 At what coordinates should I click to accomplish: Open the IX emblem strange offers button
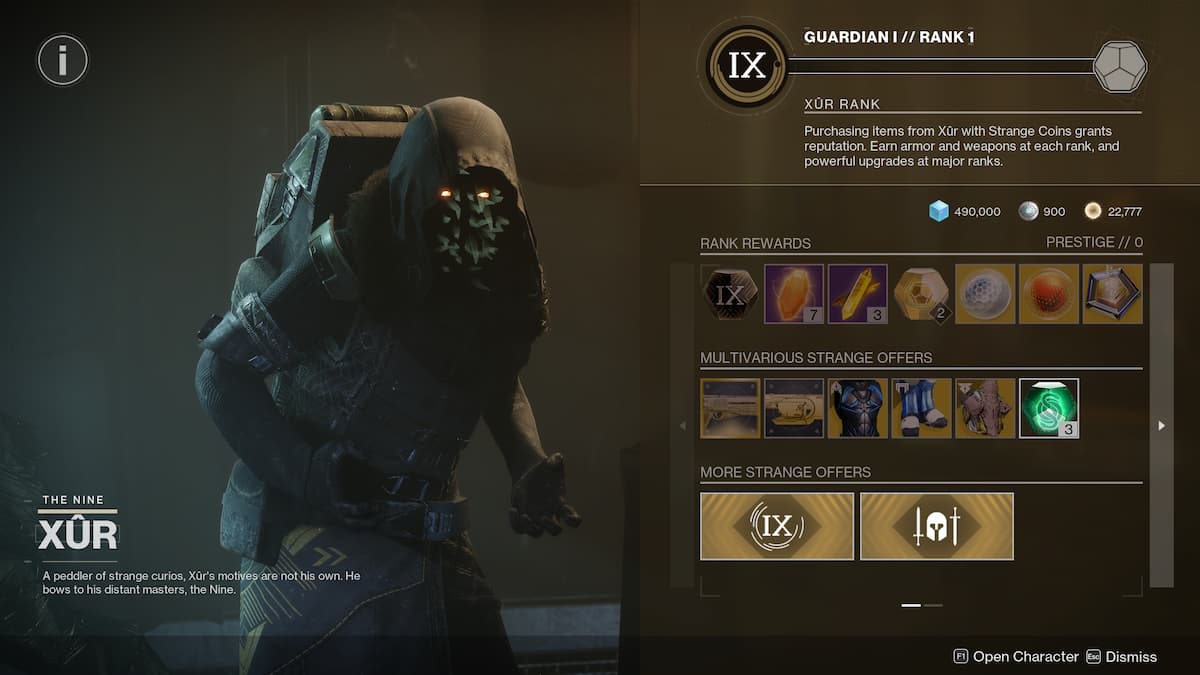tap(777, 526)
